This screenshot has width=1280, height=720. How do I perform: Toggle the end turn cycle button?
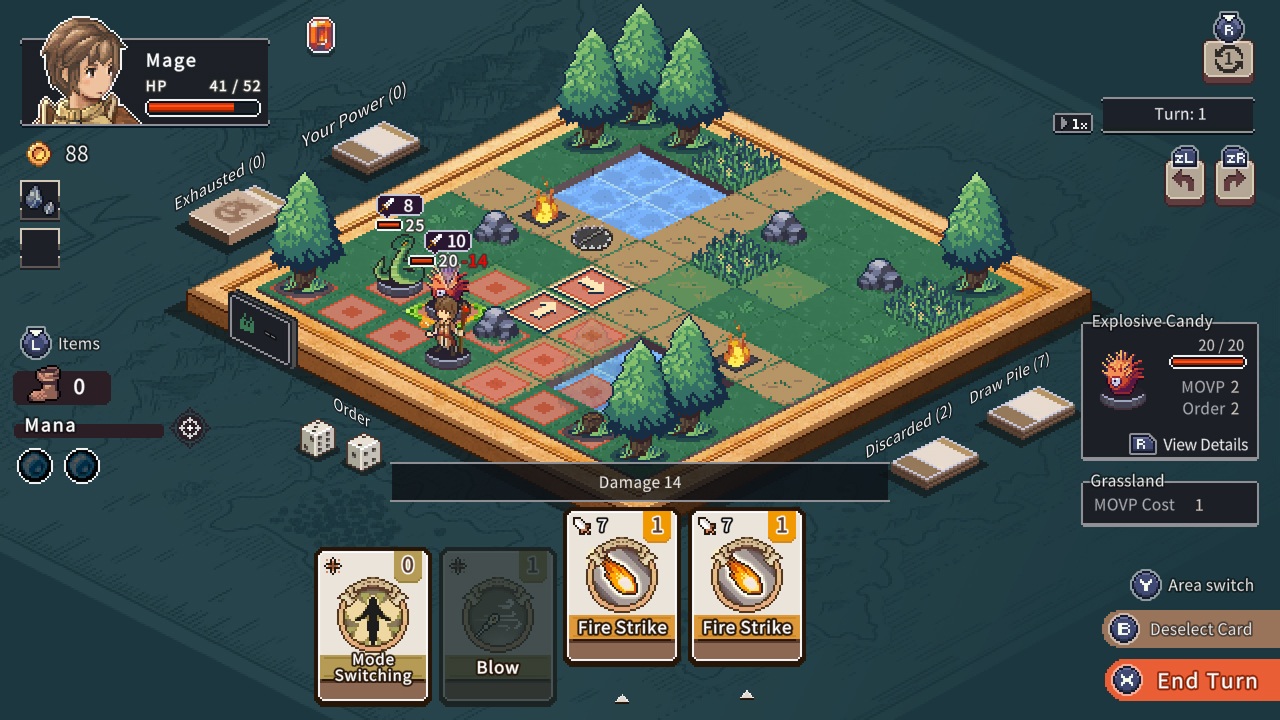pos(1227,60)
